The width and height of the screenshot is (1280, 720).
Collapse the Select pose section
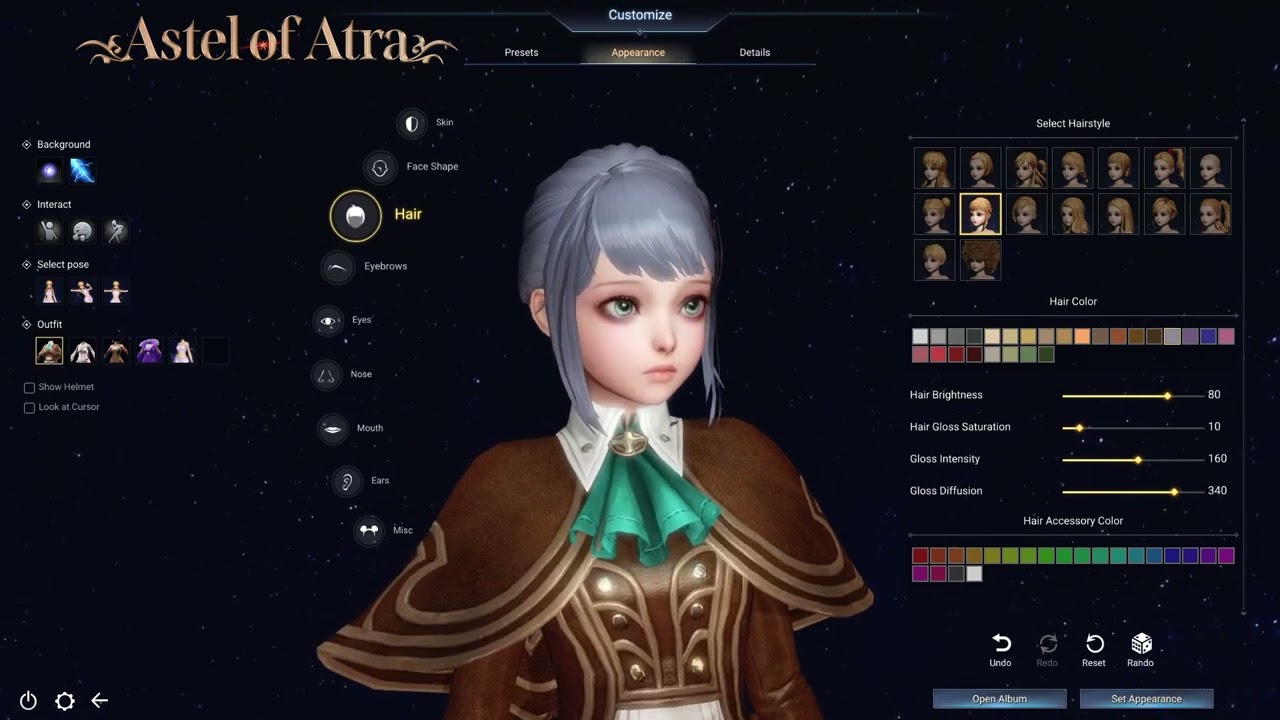[27, 264]
